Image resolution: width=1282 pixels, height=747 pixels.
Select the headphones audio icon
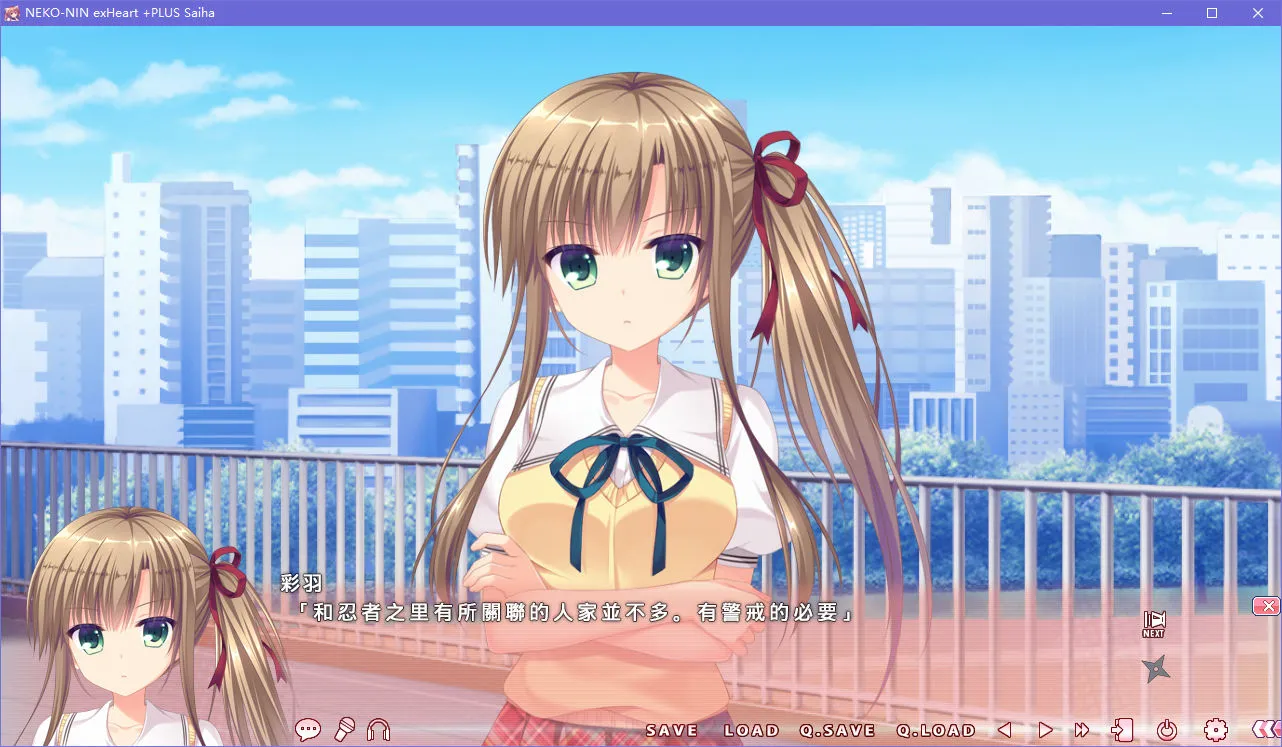point(378,729)
